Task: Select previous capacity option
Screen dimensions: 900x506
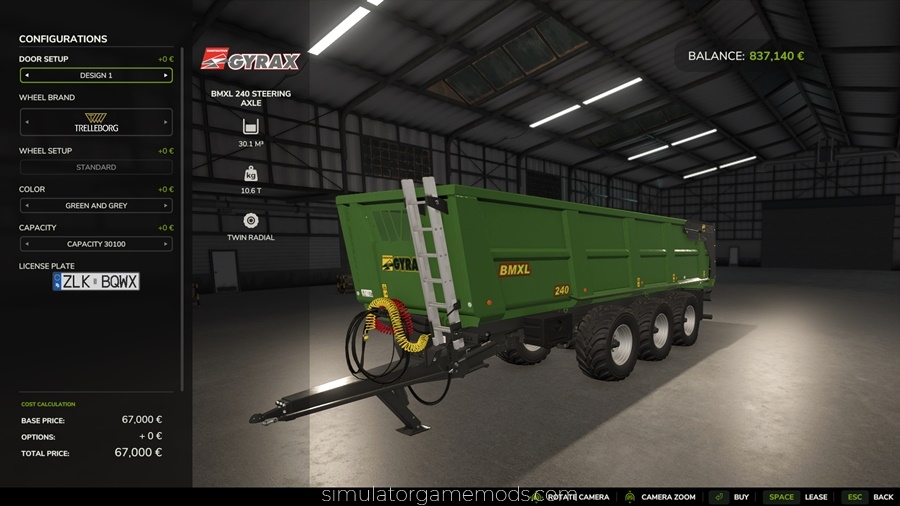Action: click(x=26, y=243)
